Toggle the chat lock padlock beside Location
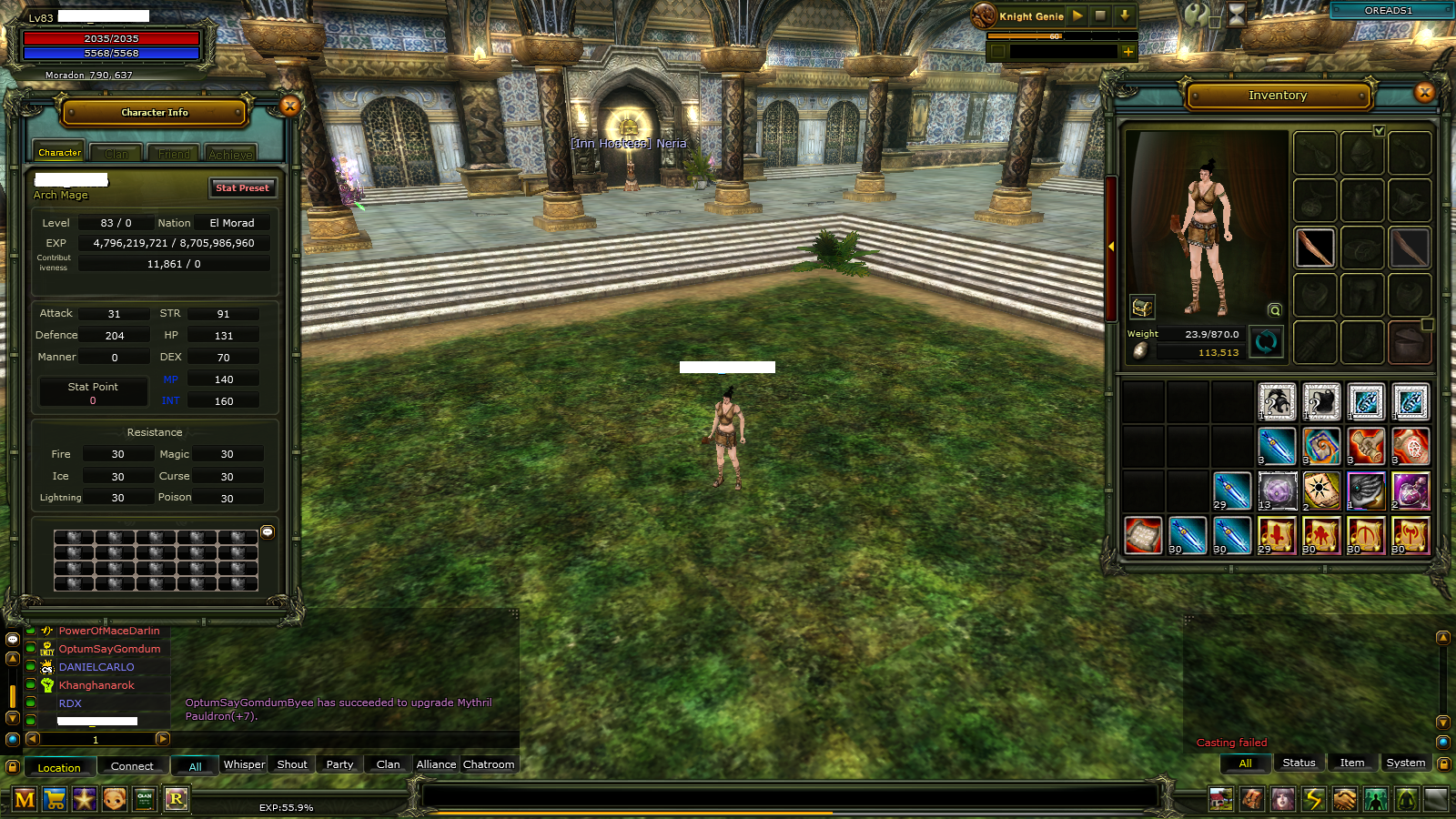This screenshot has height=819, width=1456. [x=13, y=767]
